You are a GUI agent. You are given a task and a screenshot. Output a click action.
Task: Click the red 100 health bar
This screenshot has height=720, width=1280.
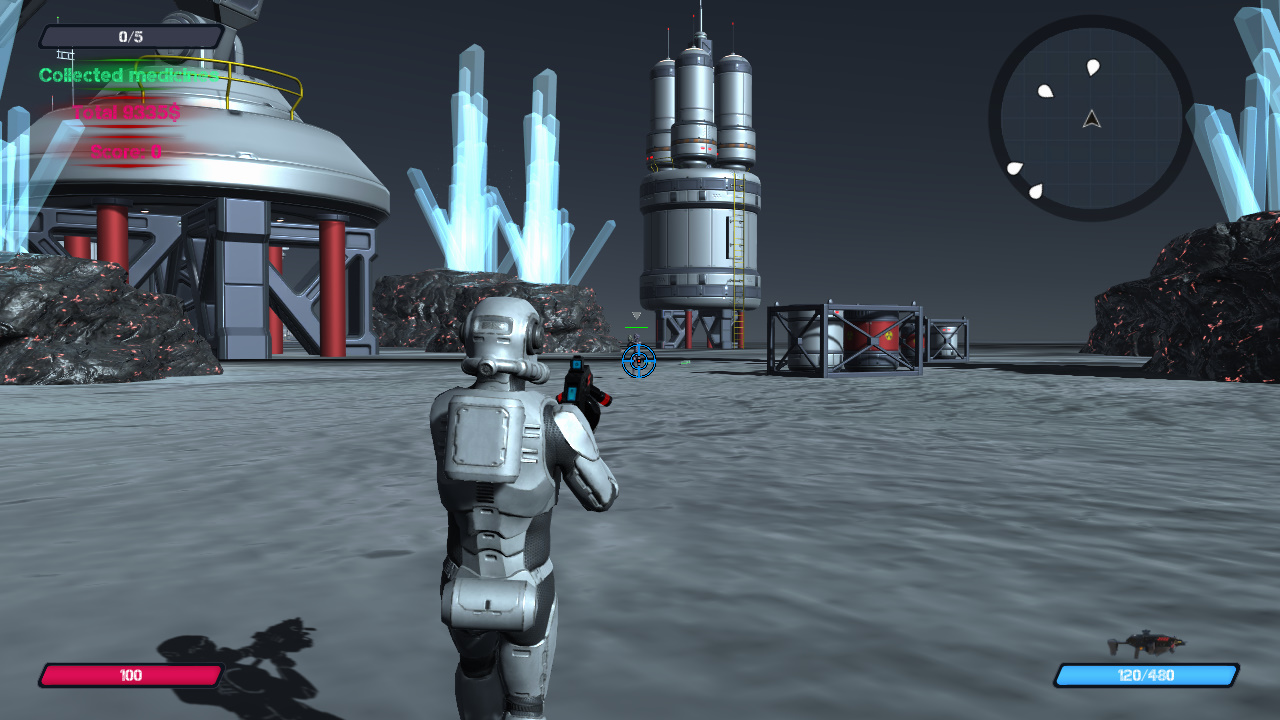pyautogui.click(x=130, y=676)
